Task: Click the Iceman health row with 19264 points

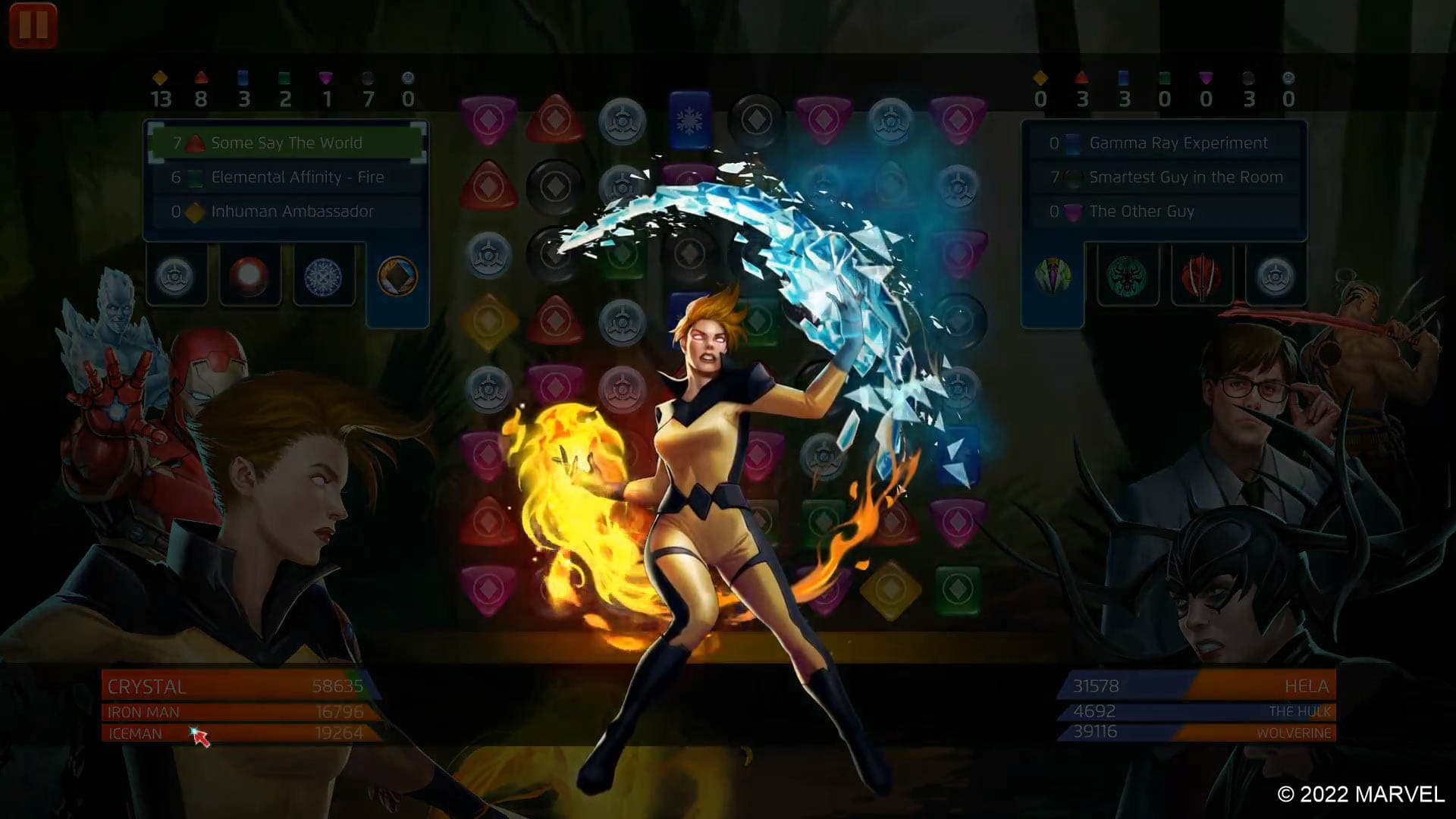Action: coord(235,733)
